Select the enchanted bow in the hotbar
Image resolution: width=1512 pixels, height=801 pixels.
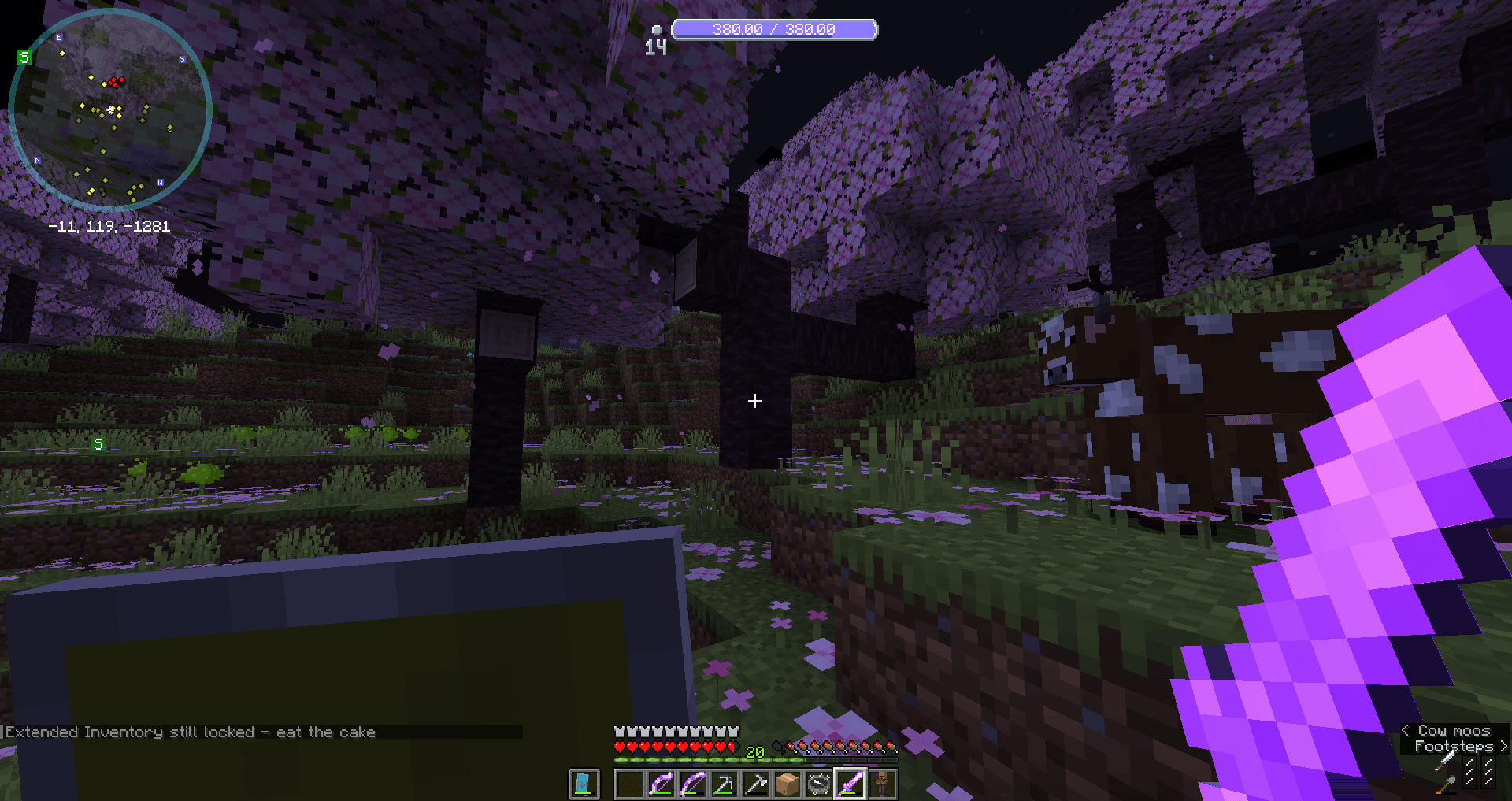(661, 784)
